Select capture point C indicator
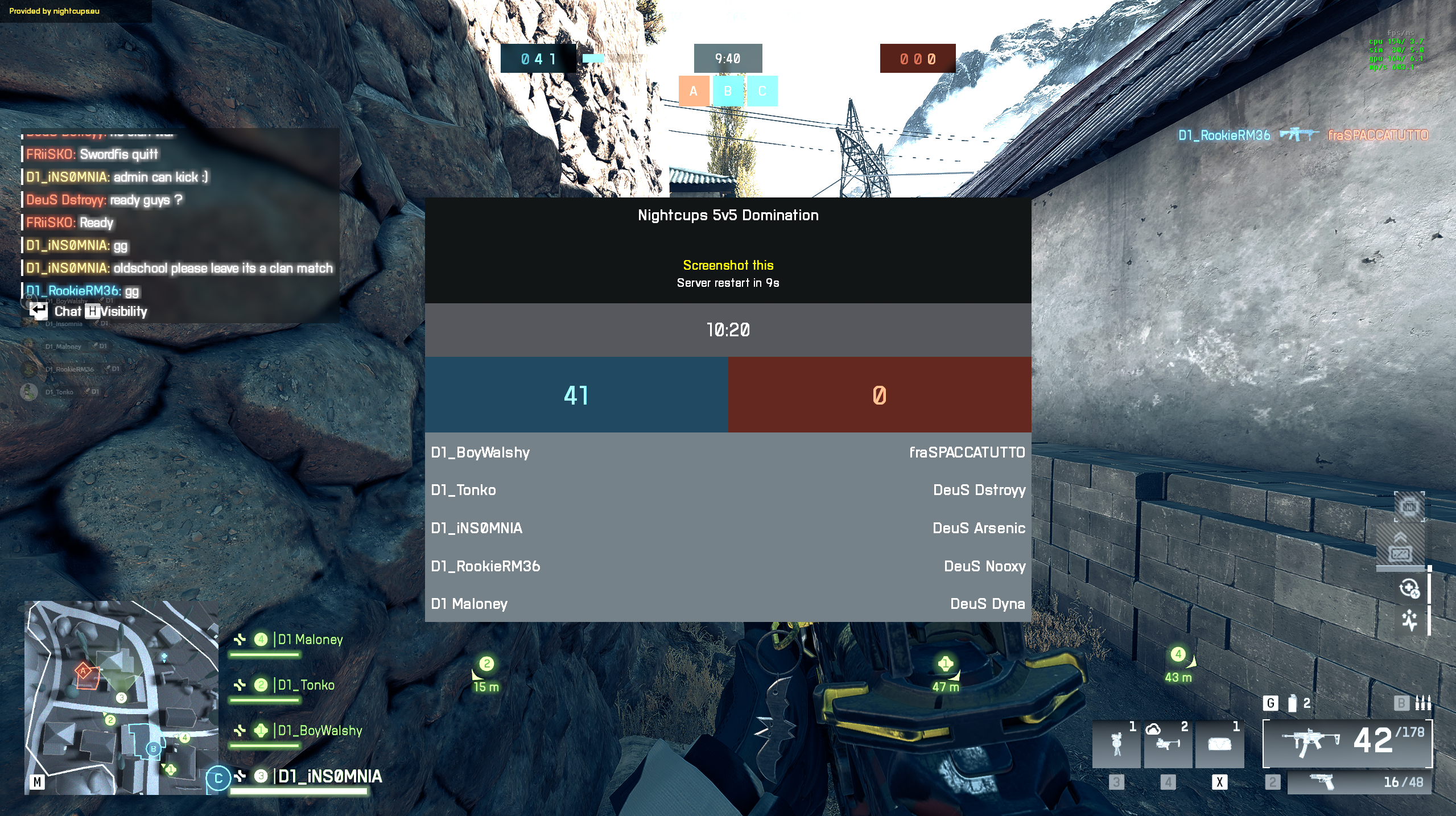 tap(762, 91)
